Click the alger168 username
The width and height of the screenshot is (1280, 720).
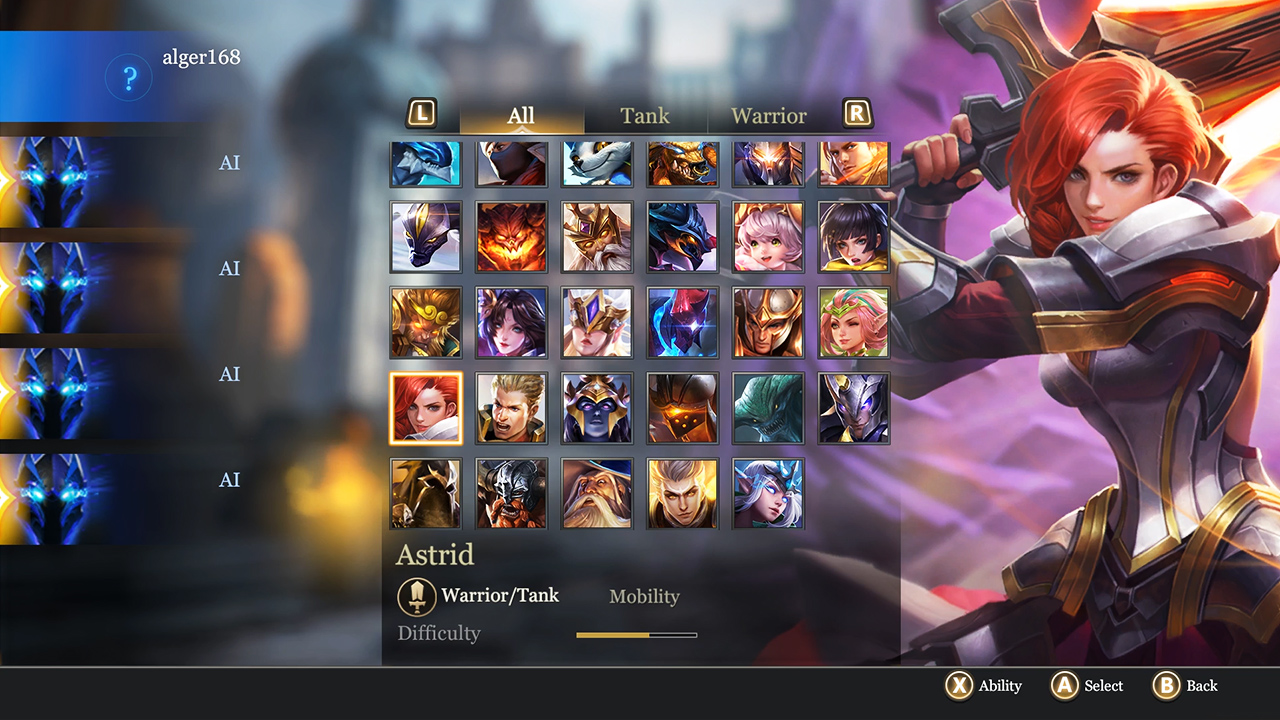pyautogui.click(x=200, y=57)
